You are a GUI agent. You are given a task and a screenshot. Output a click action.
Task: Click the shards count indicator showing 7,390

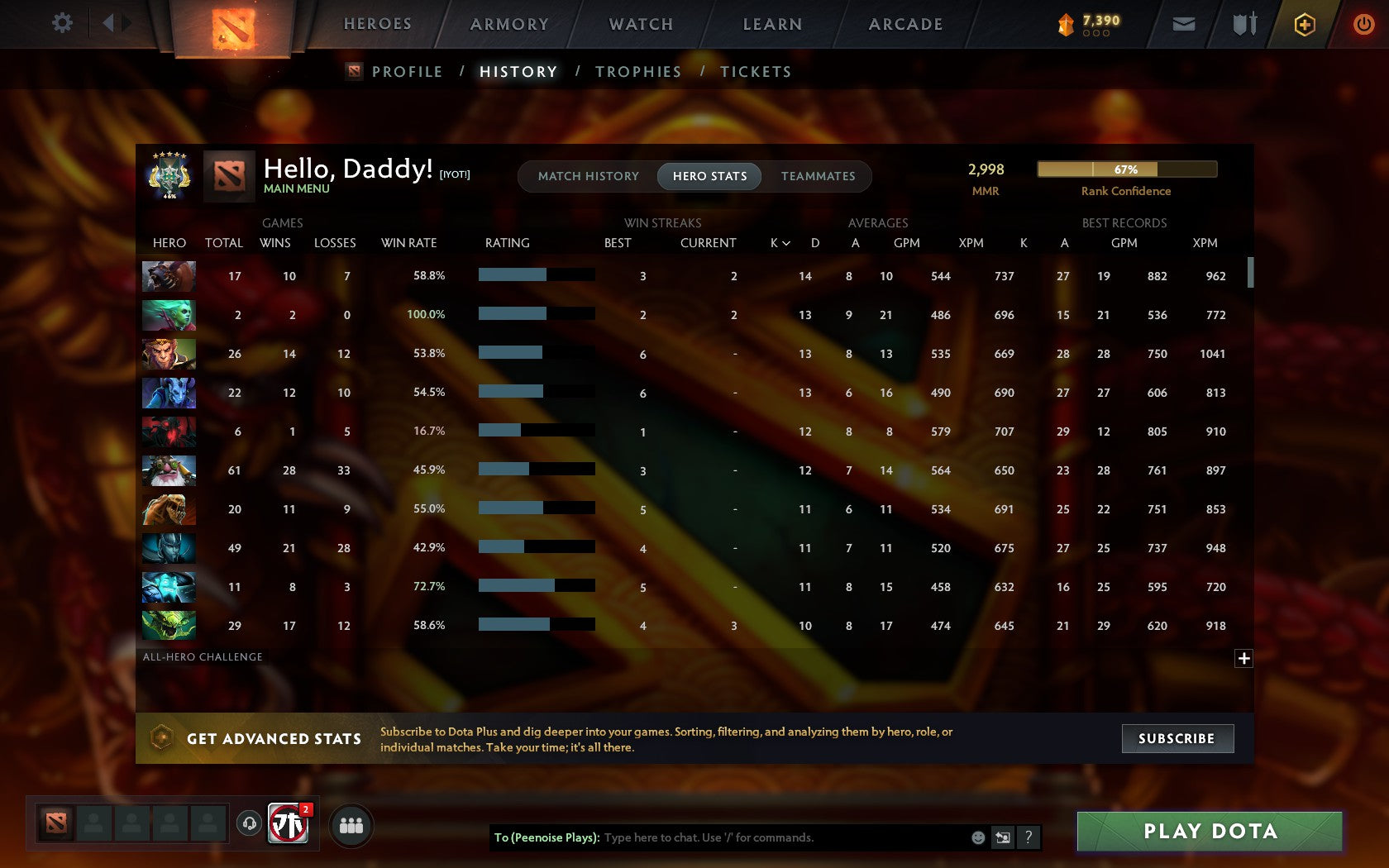[x=1087, y=23]
